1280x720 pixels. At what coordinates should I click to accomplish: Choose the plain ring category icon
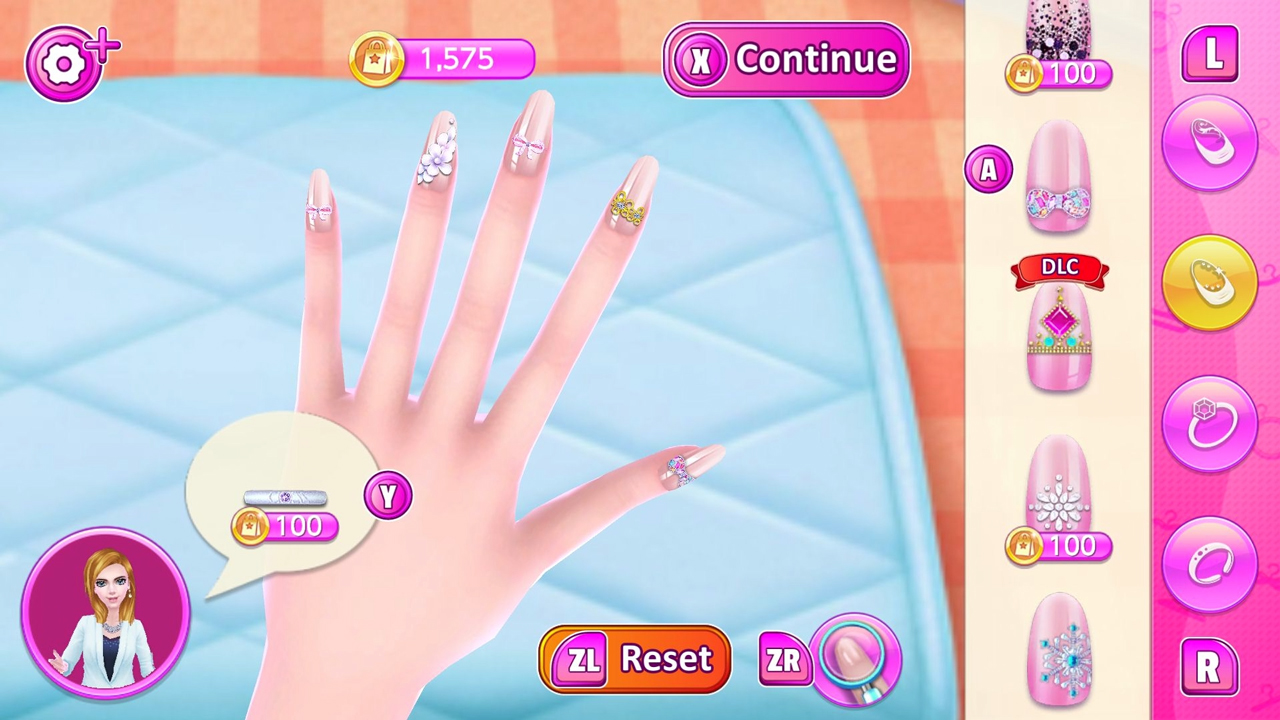pos(1210,563)
